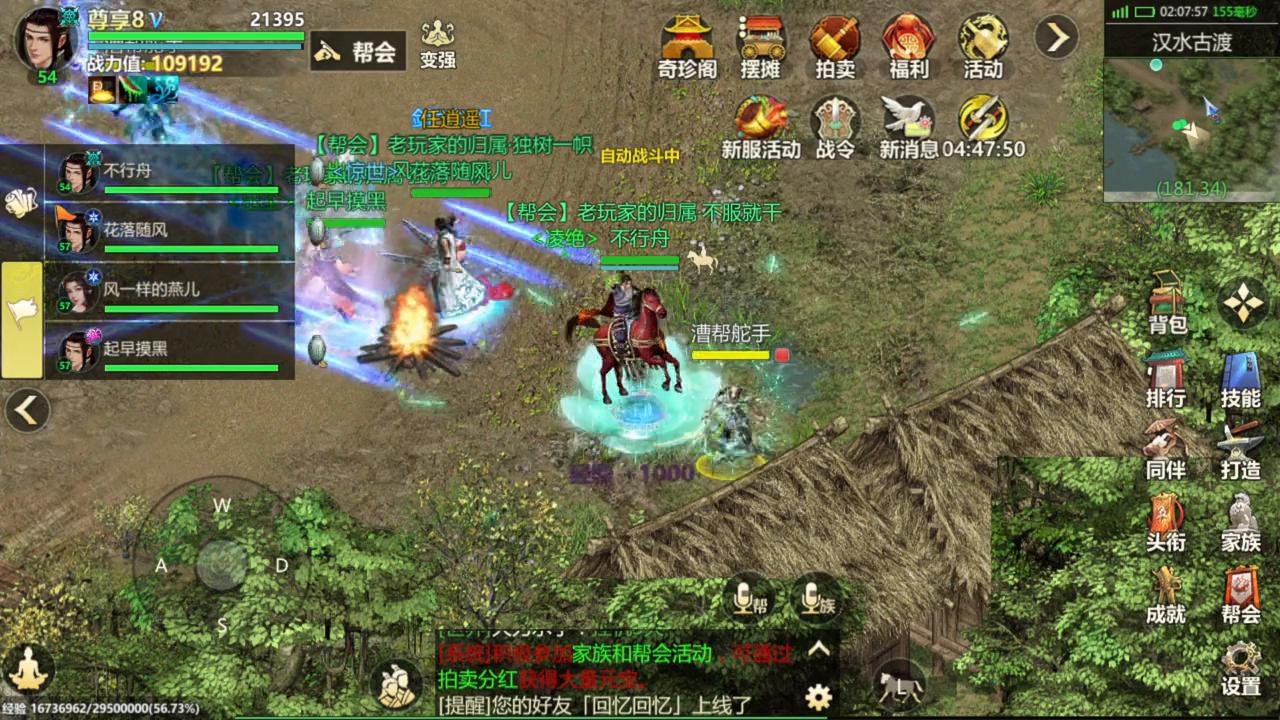View the 排行 rankings
This screenshot has height=720, width=1280.
(x=1166, y=378)
